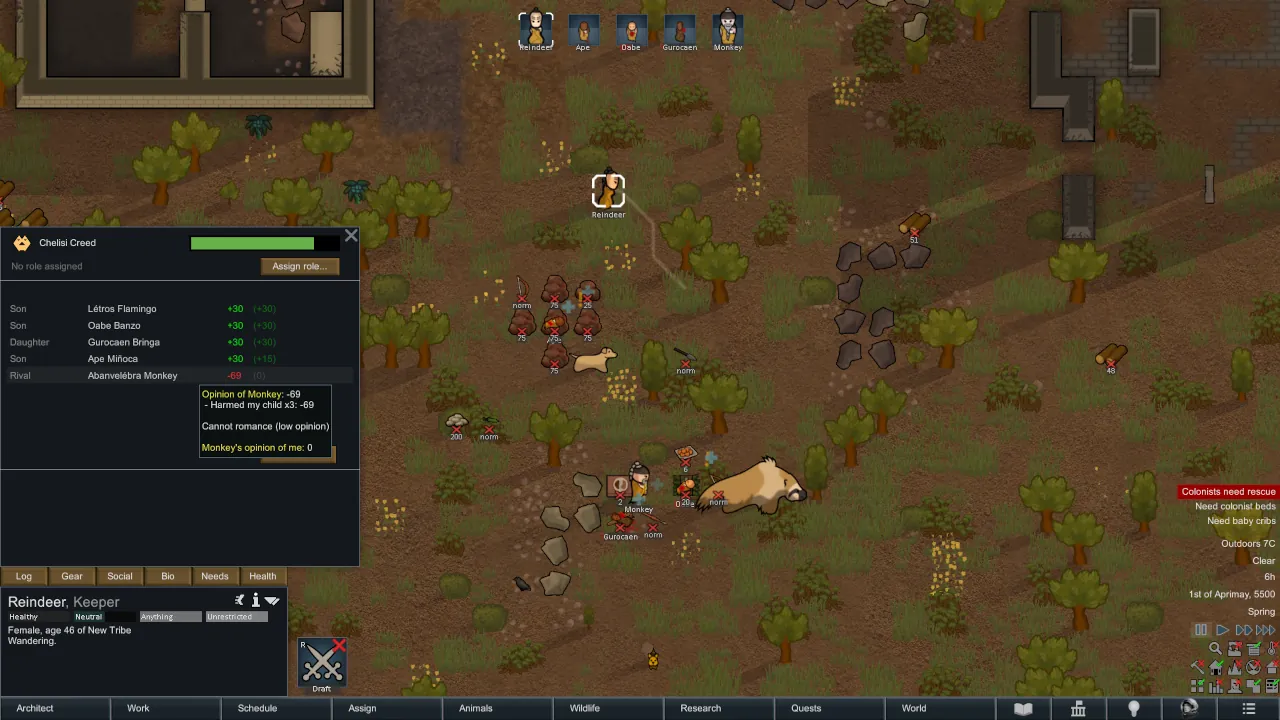
Task: Close the social panel with the X
Action: point(351,236)
